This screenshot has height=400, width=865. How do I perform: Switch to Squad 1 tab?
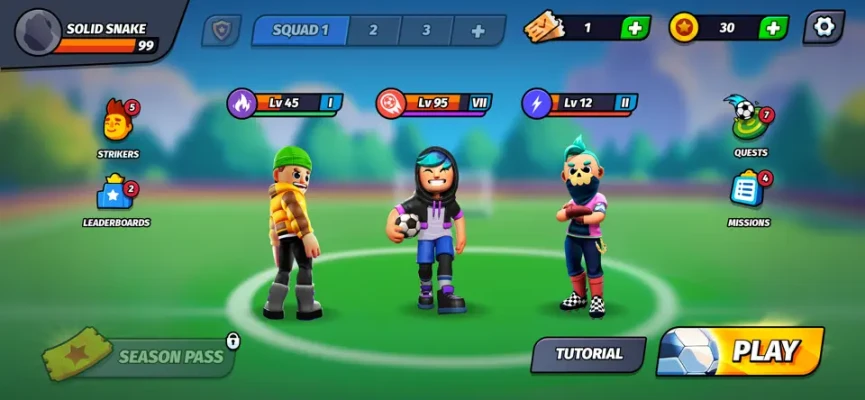(x=300, y=30)
